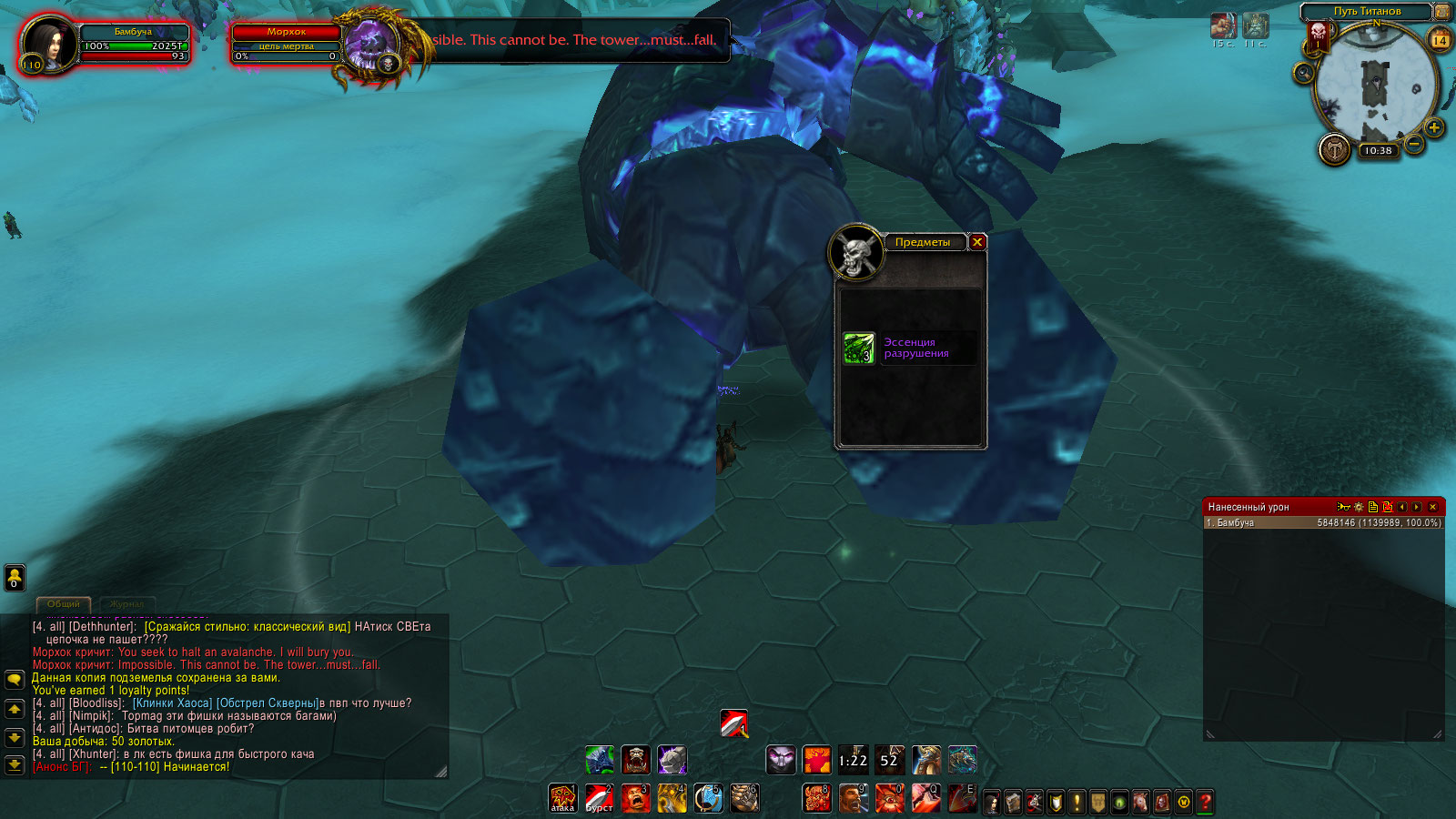Switch to the Общий chat tab
The image size is (1456, 819).
(x=64, y=604)
